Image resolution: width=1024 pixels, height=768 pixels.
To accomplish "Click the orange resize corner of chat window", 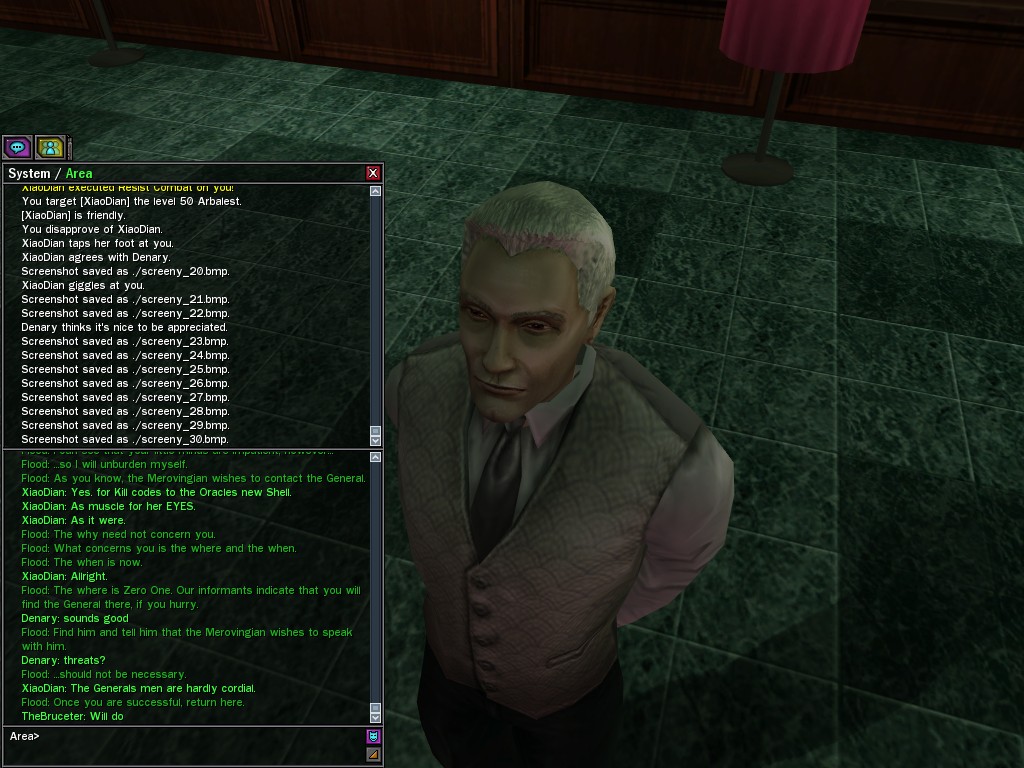I will click(373, 755).
